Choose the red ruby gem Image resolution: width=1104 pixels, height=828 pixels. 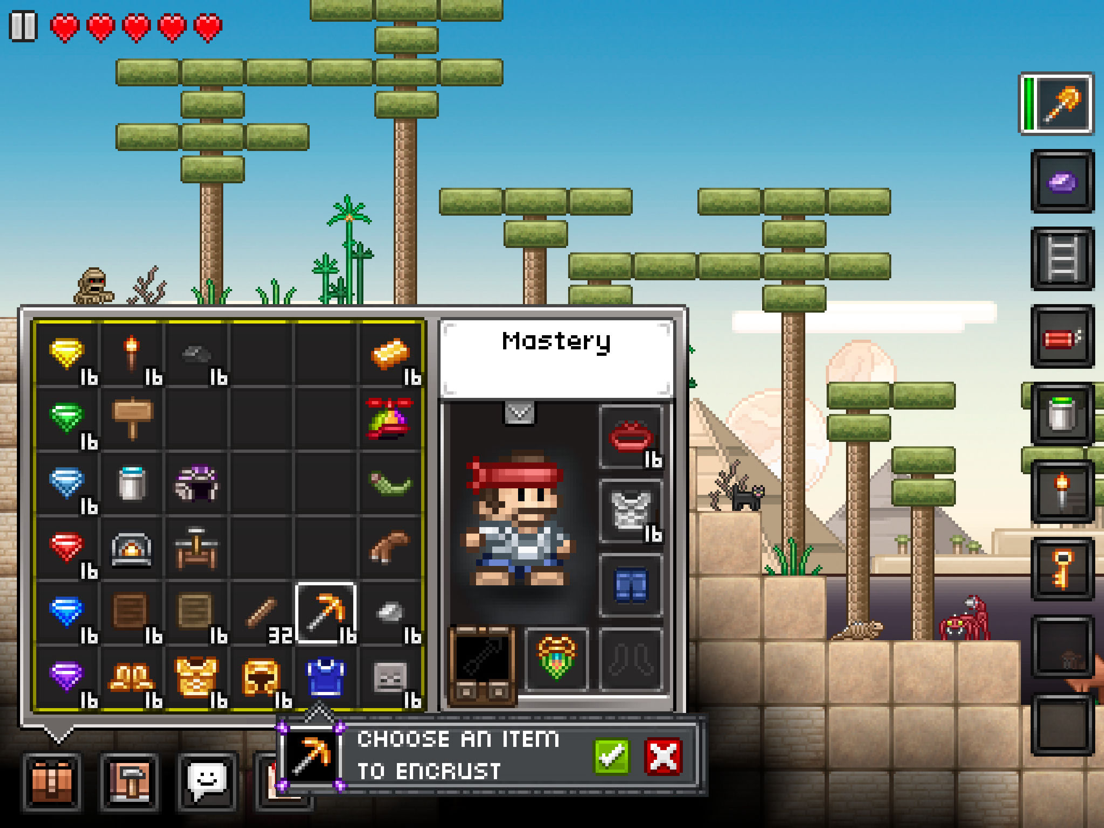pyautogui.click(x=67, y=546)
